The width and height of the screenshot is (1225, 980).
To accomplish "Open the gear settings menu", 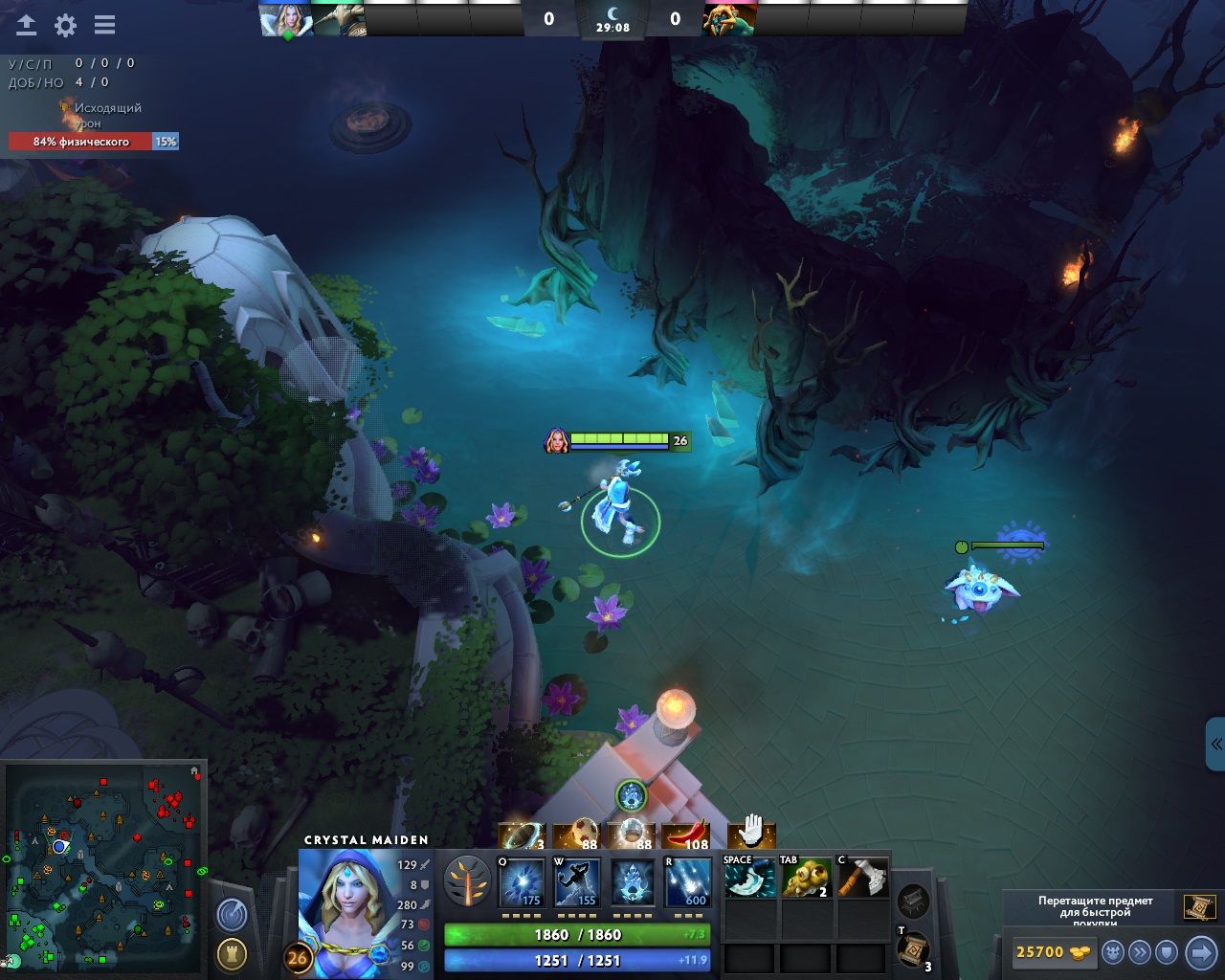I will 65,26.
